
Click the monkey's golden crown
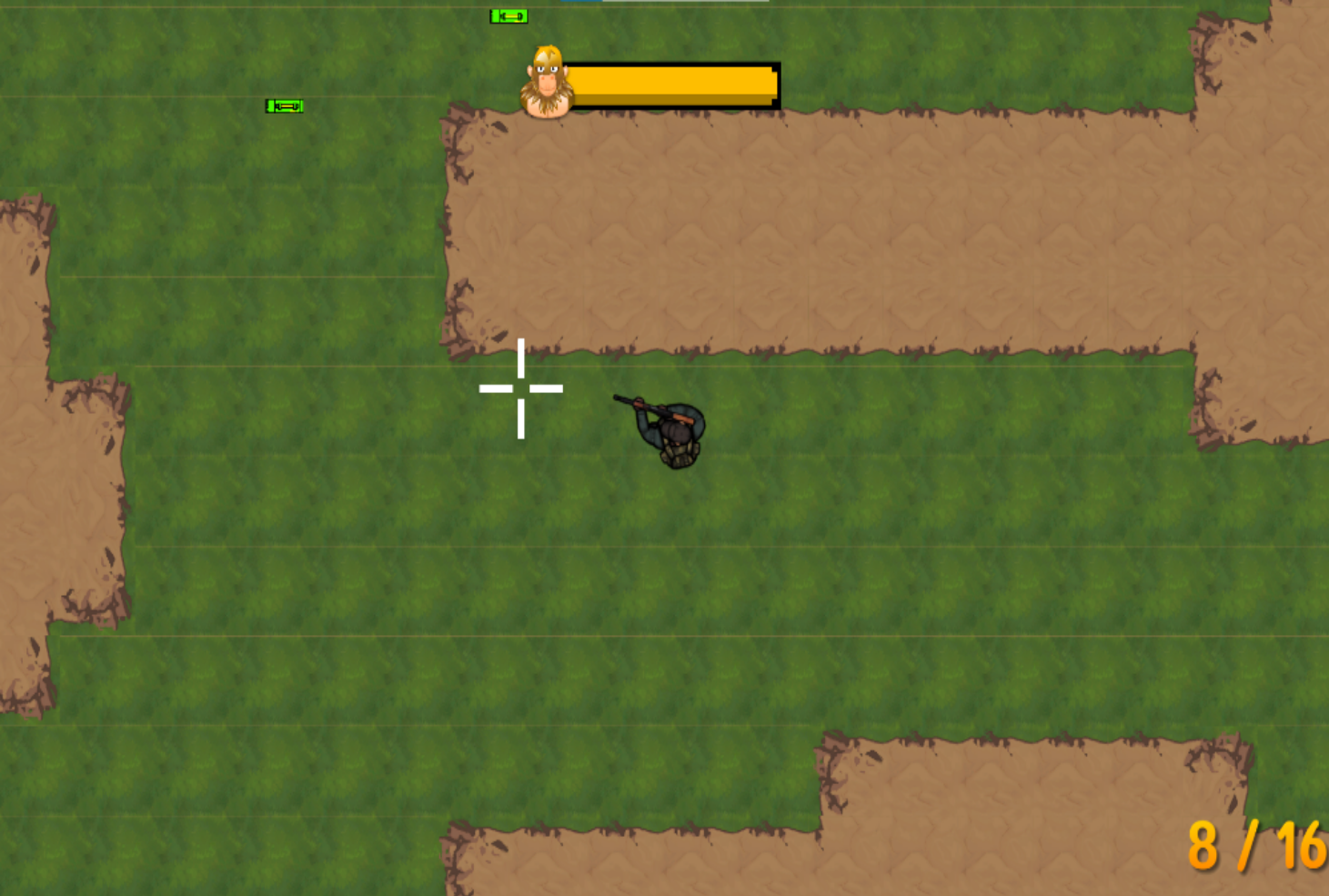tap(546, 55)
